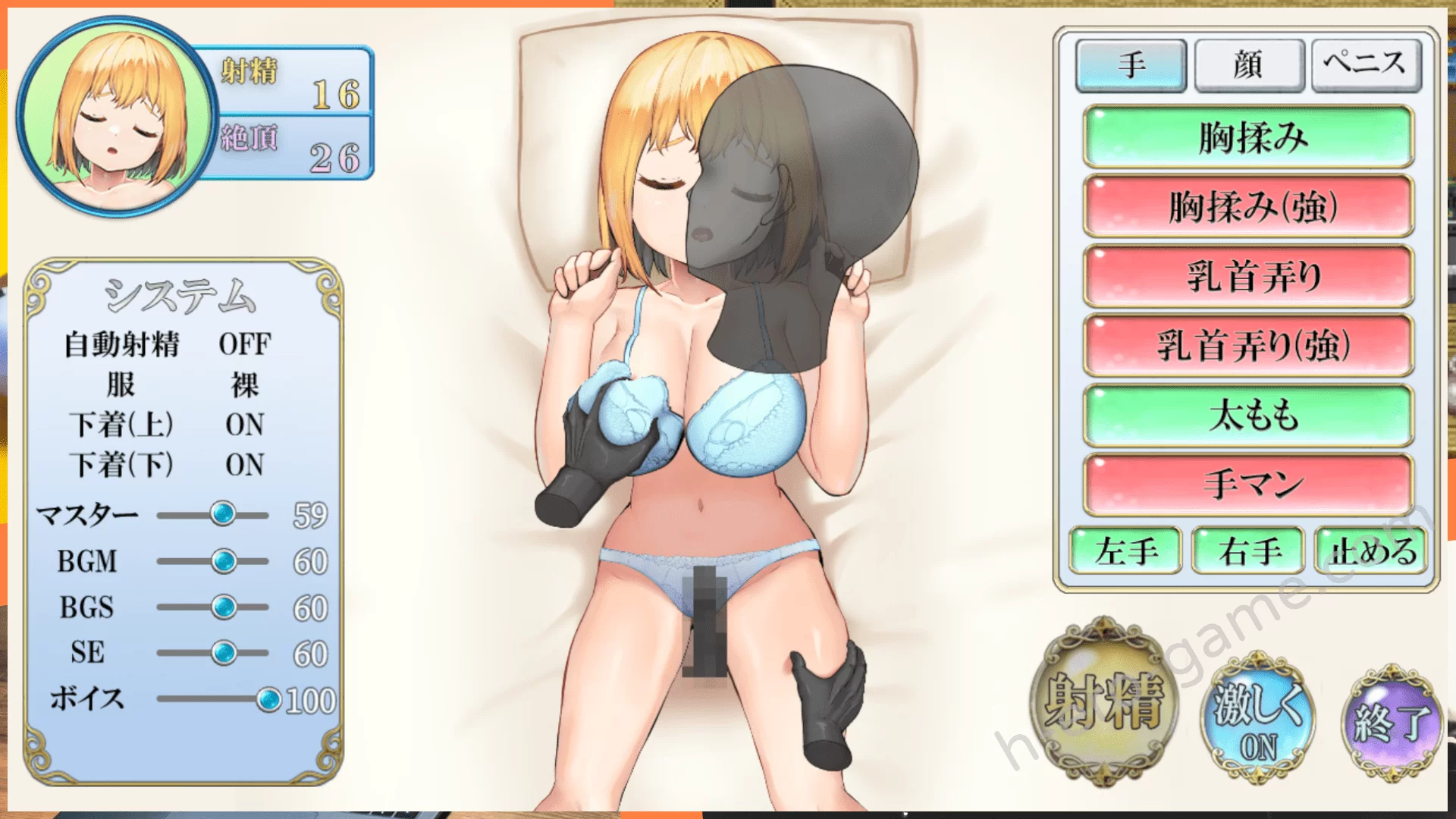1456x819 pixels.
Task: Select the 左手 button
Action: pos(1125,551)
